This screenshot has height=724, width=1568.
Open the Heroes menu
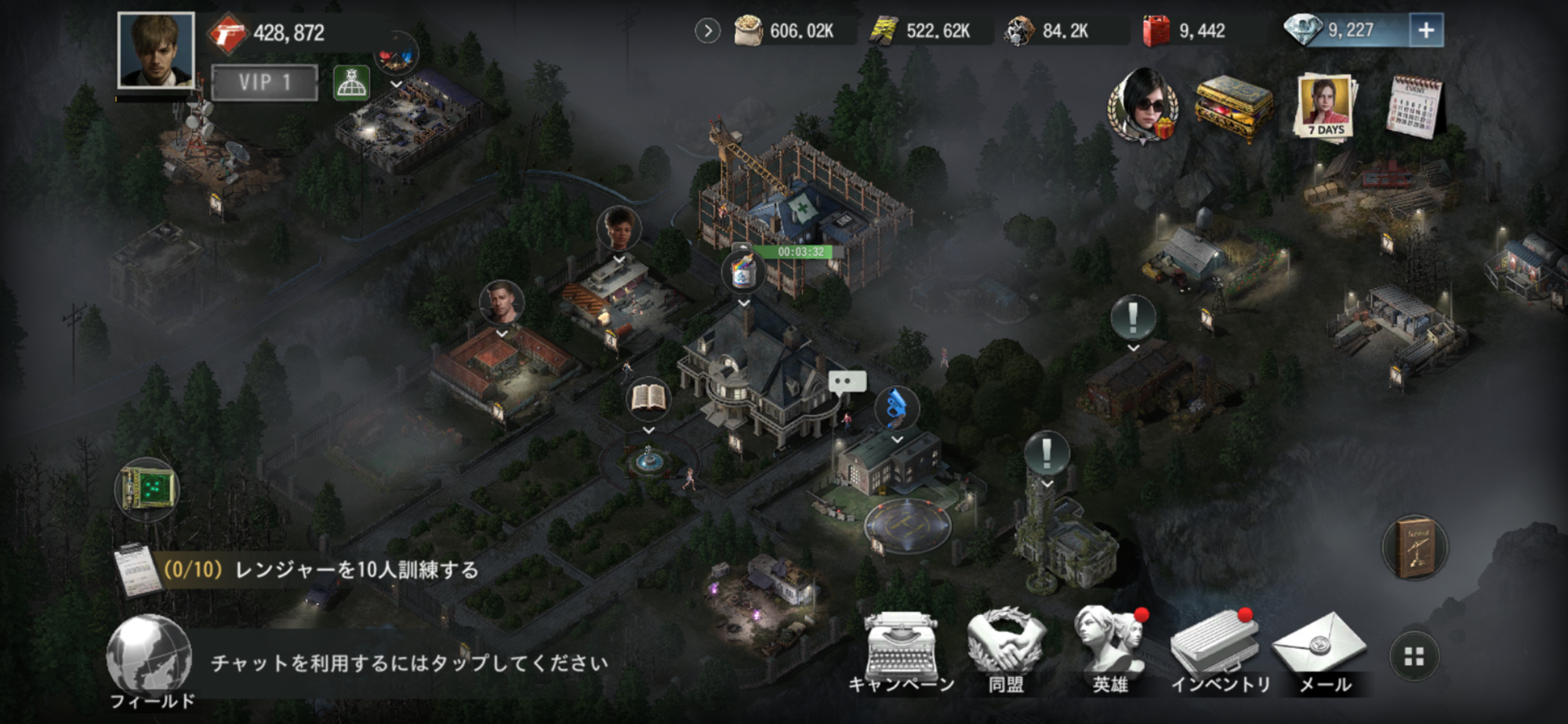click(1111, 652)
